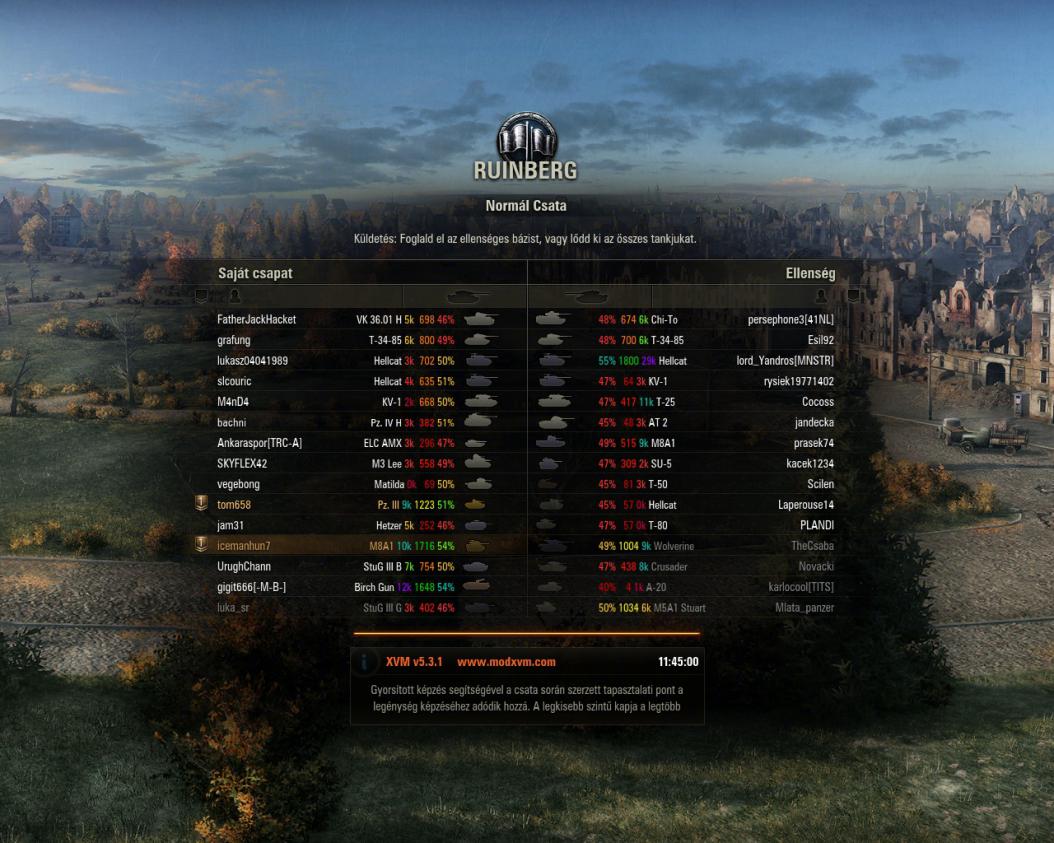Select enemy persephone3[41NL]

(x=790, y=320)
